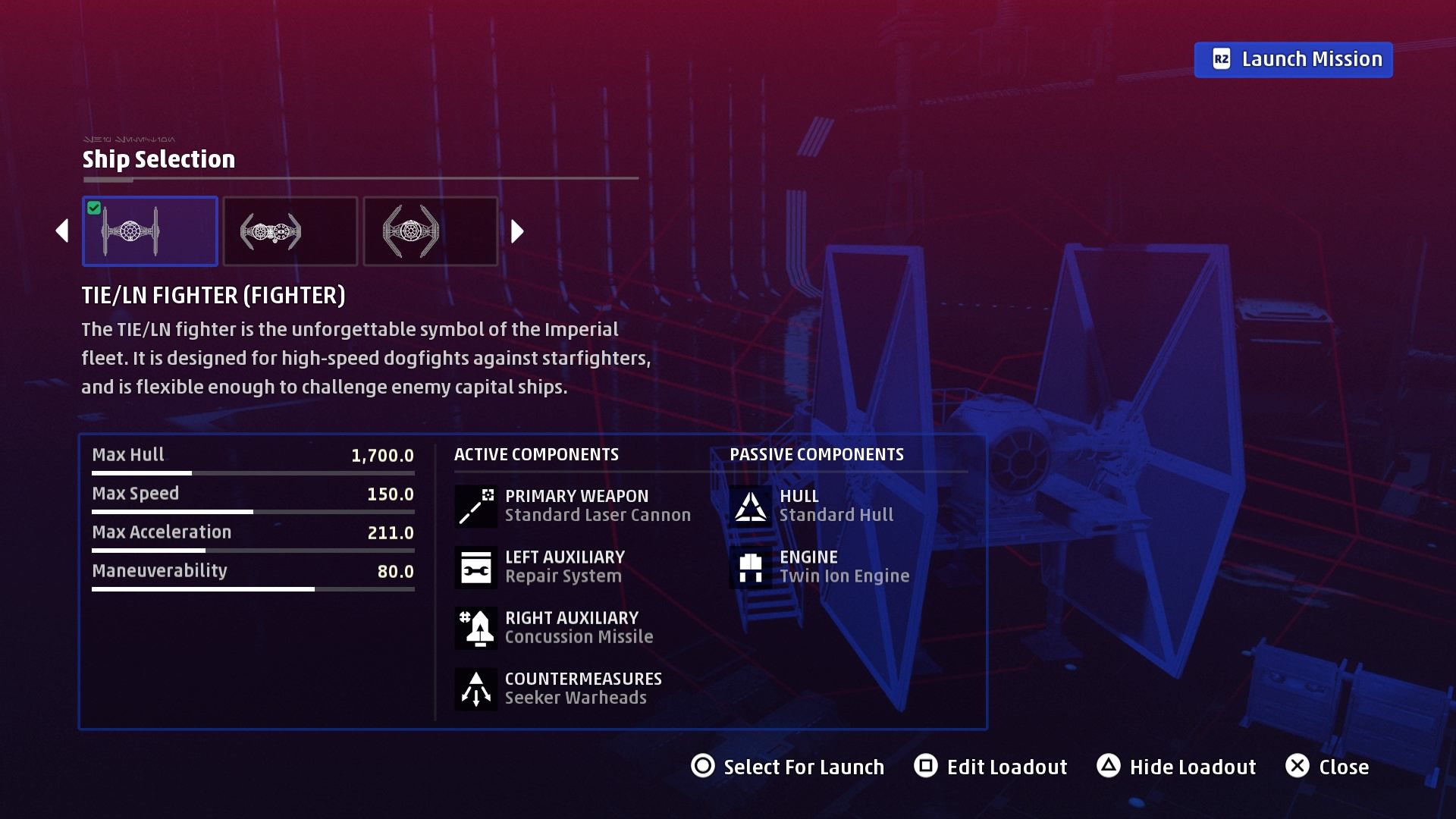The height and width of the screenshot is (819, 1456).
Task: Select the Ship Selection heading
Action: (158, 159)
